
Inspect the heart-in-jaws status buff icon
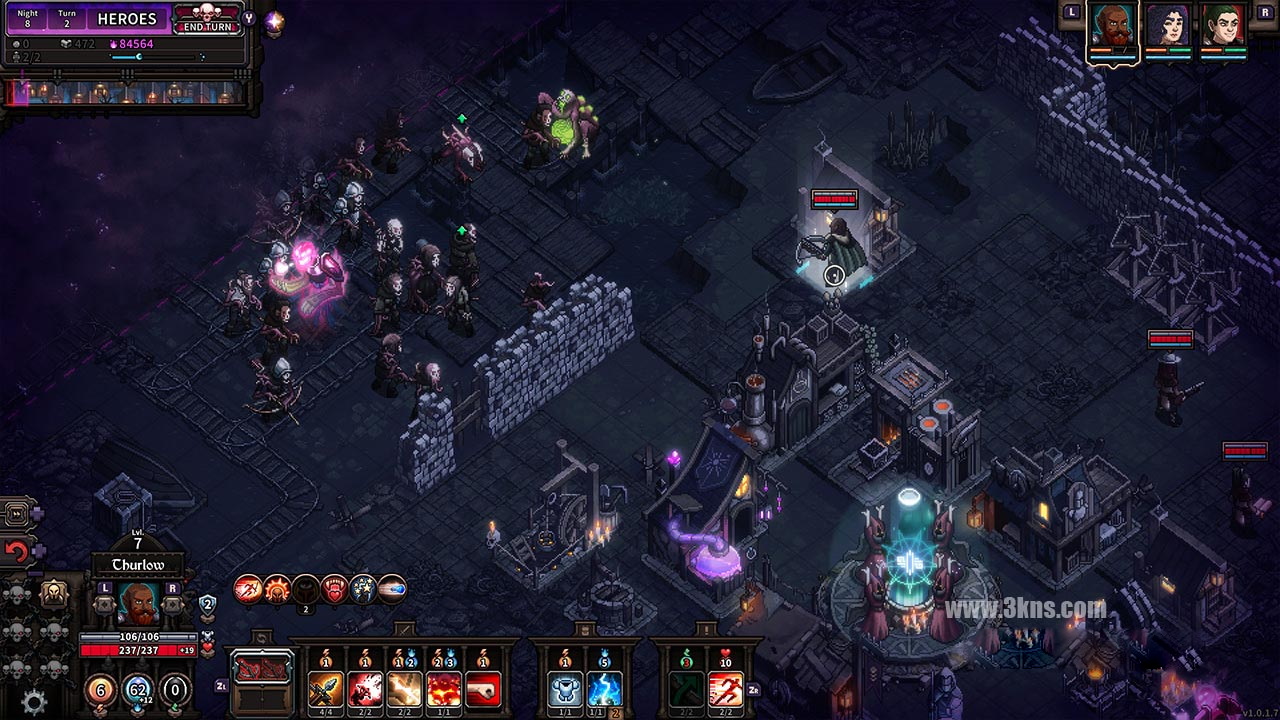coord(335,589)
